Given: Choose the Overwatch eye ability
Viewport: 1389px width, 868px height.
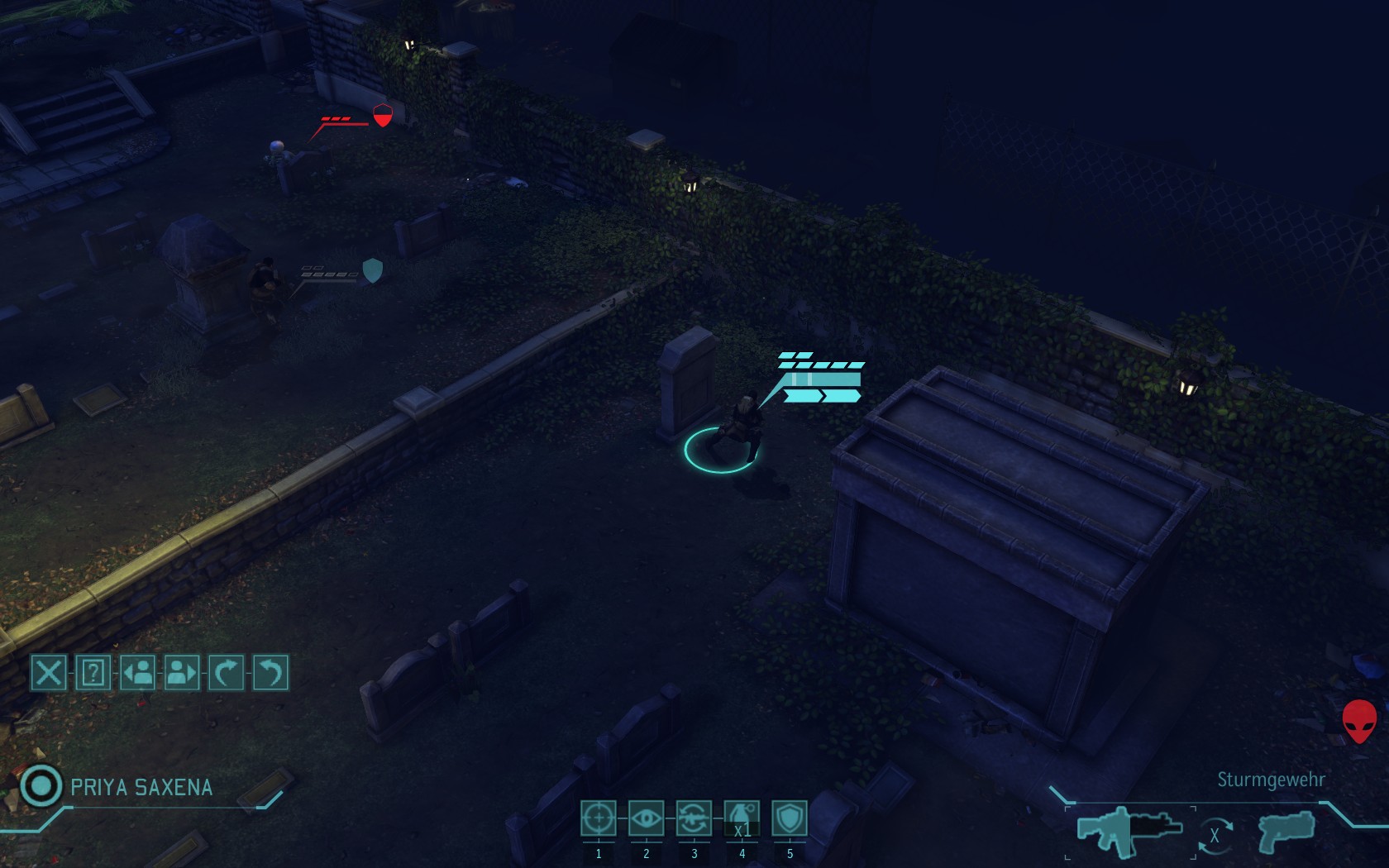Looking at the screenshot, I should click(x=646, y=818).
